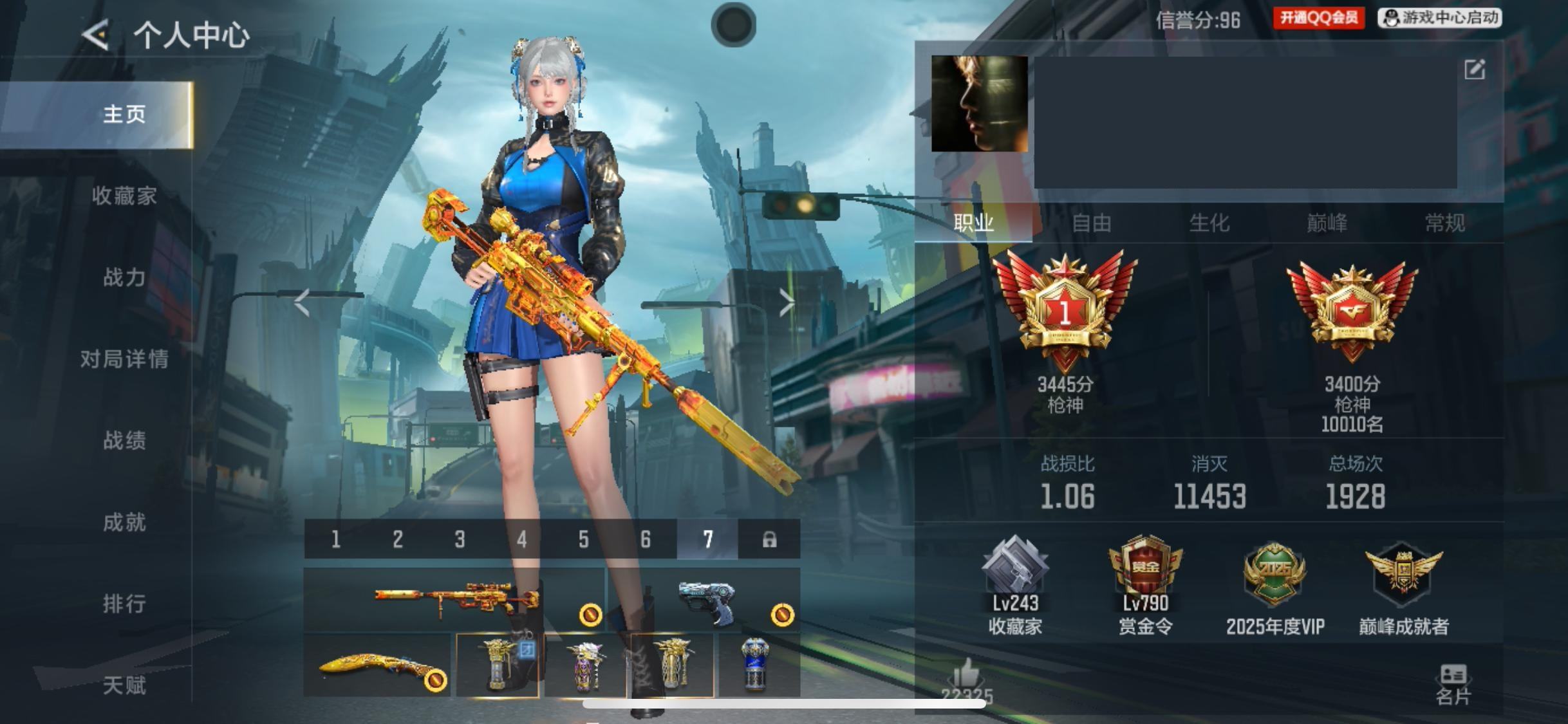1568x724 pixels.
Task: Tap the 游戏中心启动 button
Action: 1441,18
